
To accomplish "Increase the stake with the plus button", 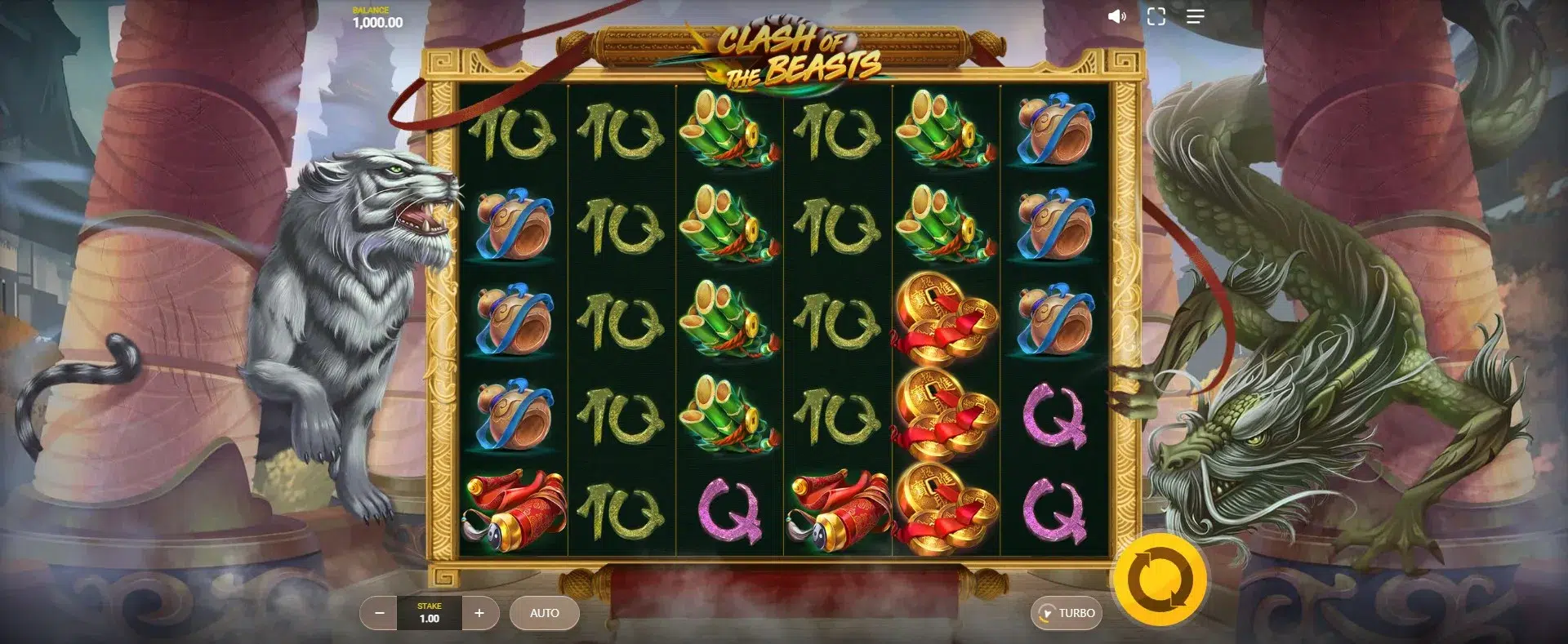I will click(x=479, y=613).
